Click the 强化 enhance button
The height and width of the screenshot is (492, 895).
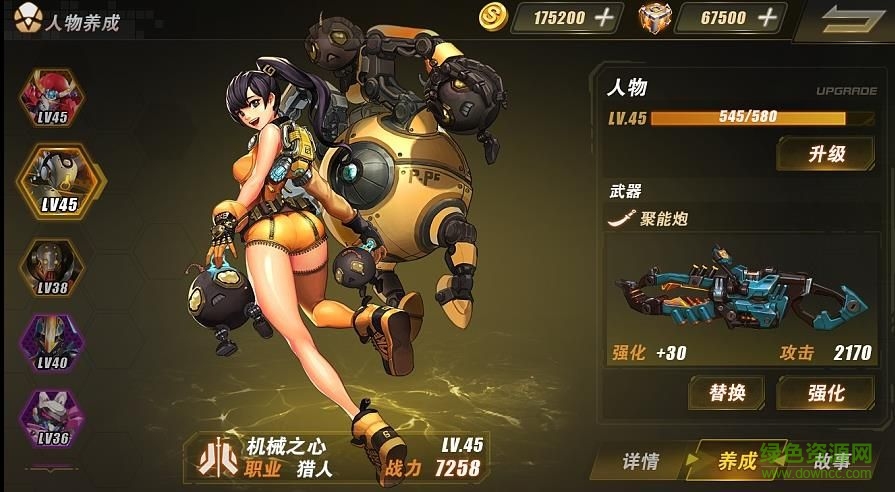point(825,392)
